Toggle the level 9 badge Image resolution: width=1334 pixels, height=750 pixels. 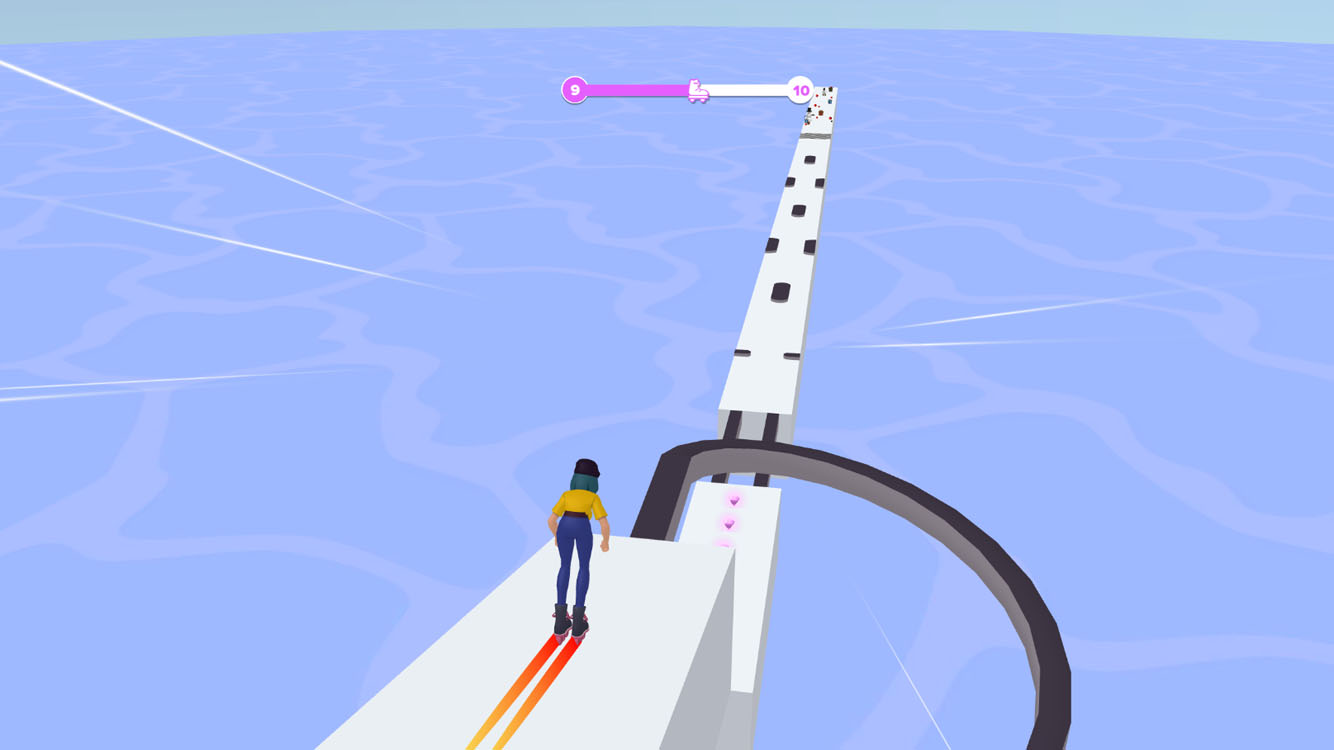point(574,90)
